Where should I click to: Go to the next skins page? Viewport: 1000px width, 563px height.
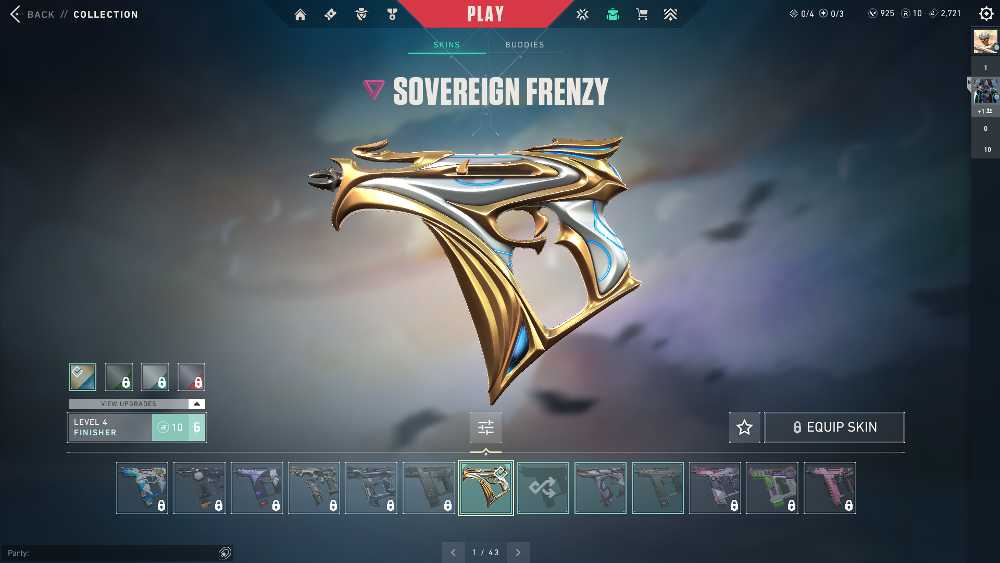pos(518,552)
